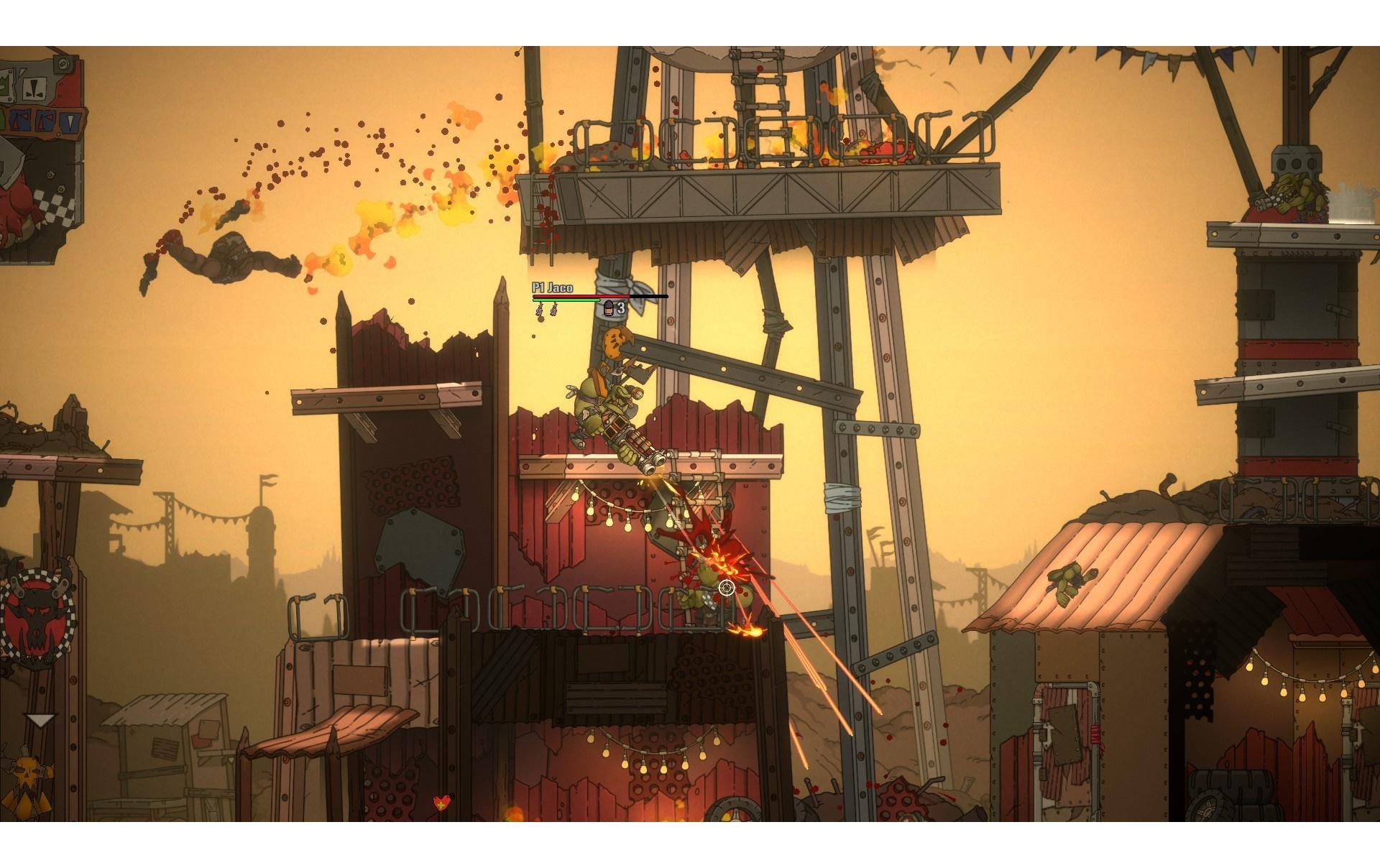The width and height of the screenshot is (1380, 868).
Task: Click the exclamation mark alert icon on HUD
Action: [34, 89]
